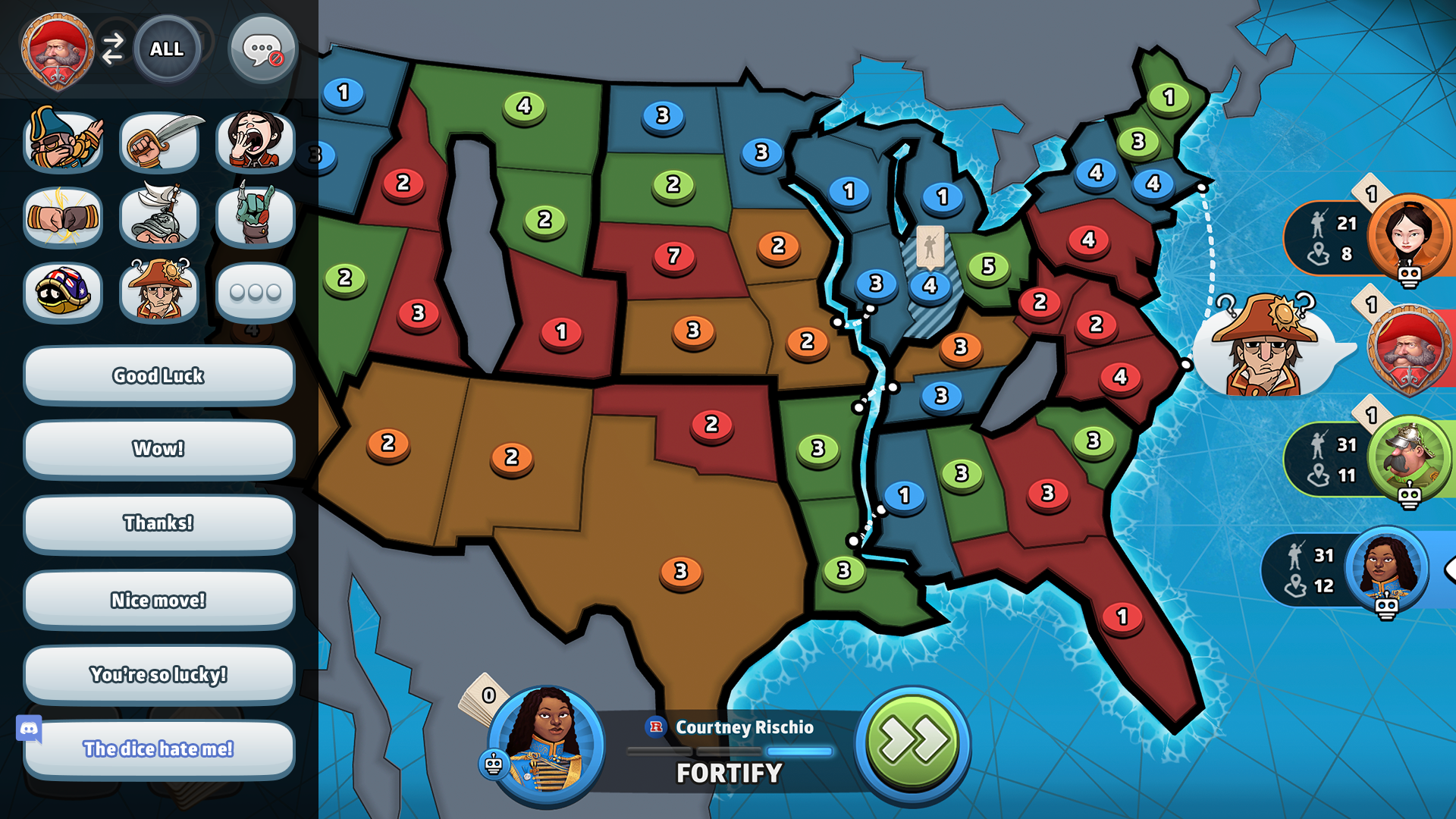Image resolution: width=1456 pixels, height=819 pixels.
Task: Pick the yawning soldier emote
Action: 255,140
